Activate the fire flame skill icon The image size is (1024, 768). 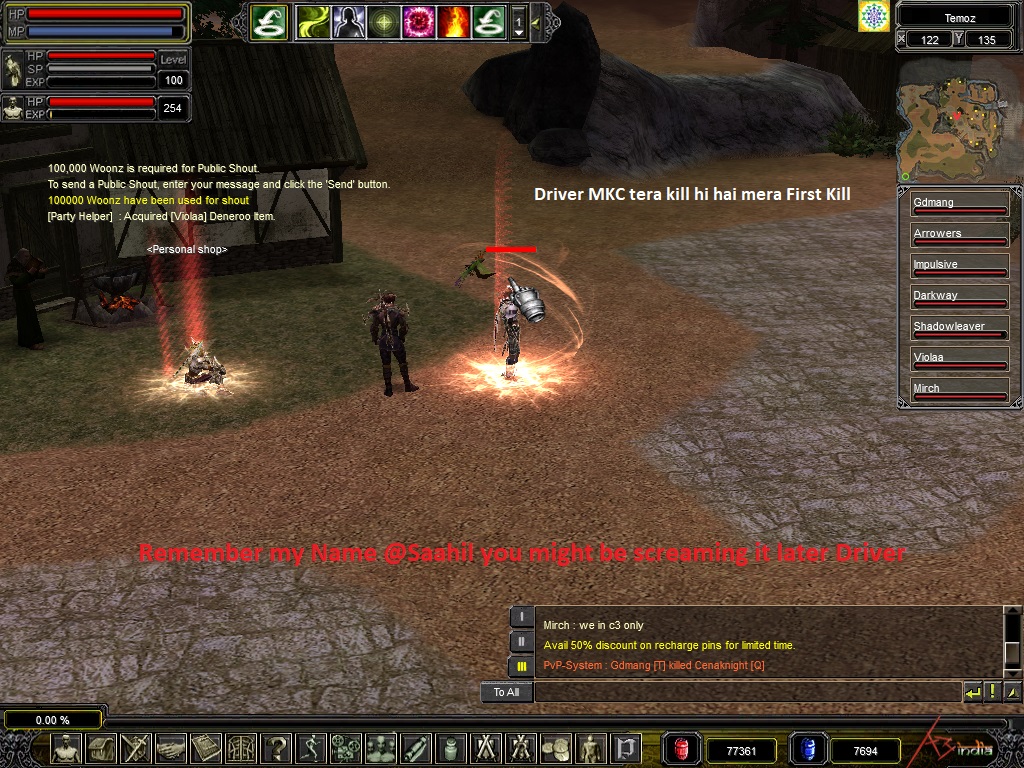(x=453, y=21)
